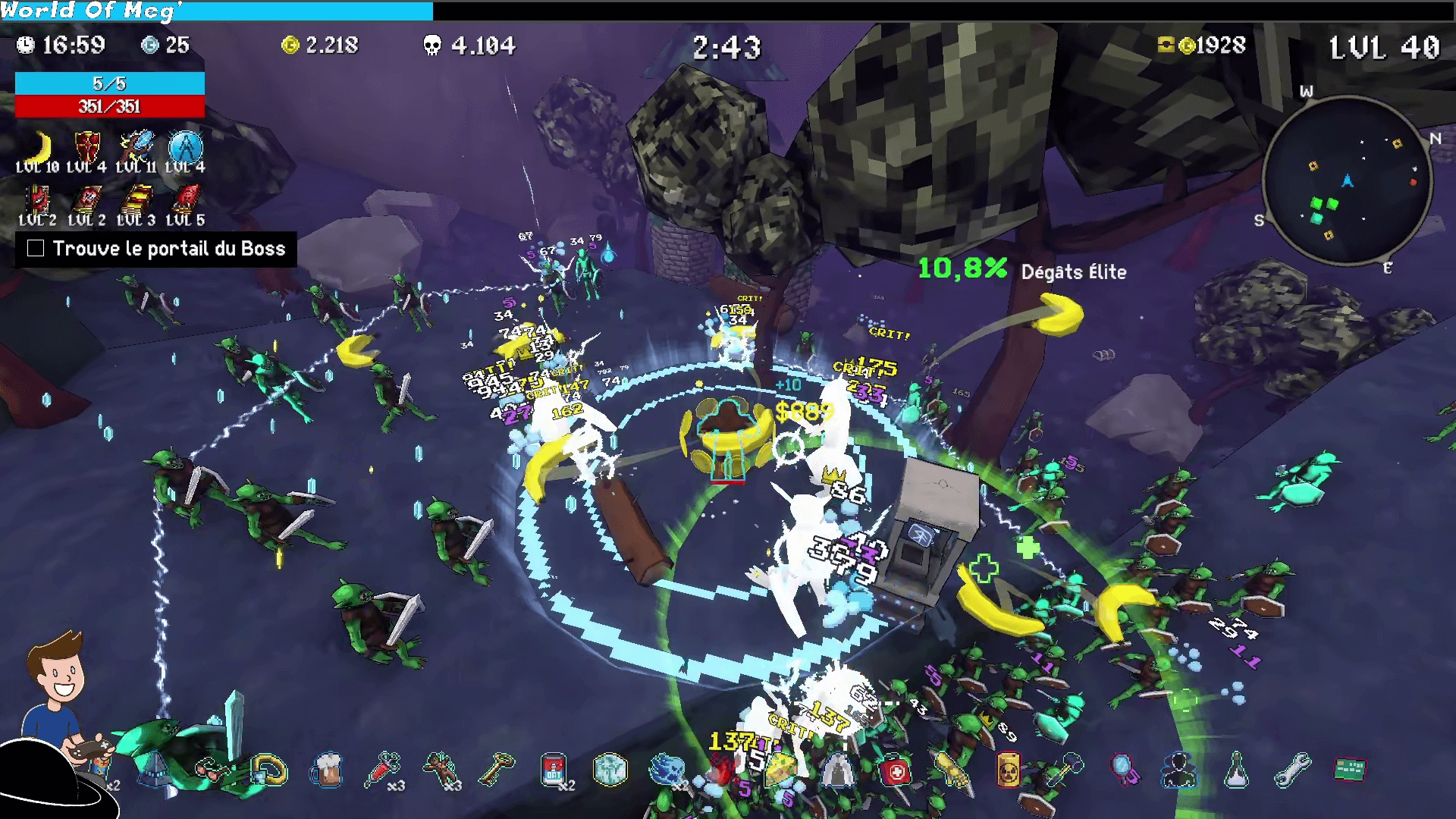1456x819 pixels.
Task: Click the yellow striped tome icon
Action: pos(136,200)
